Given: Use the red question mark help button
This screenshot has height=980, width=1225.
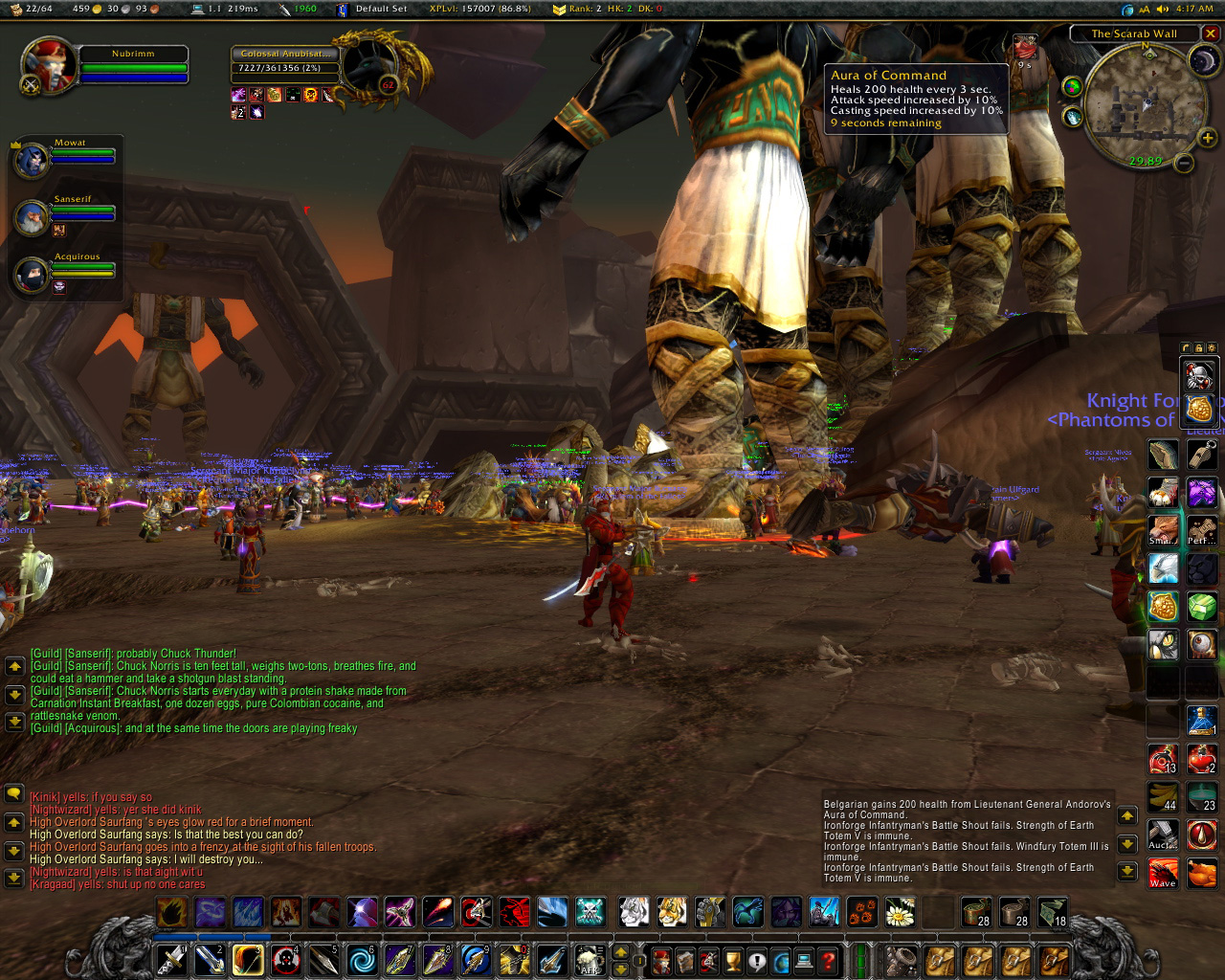Looking at the screenshot, I should pos(829,960).
